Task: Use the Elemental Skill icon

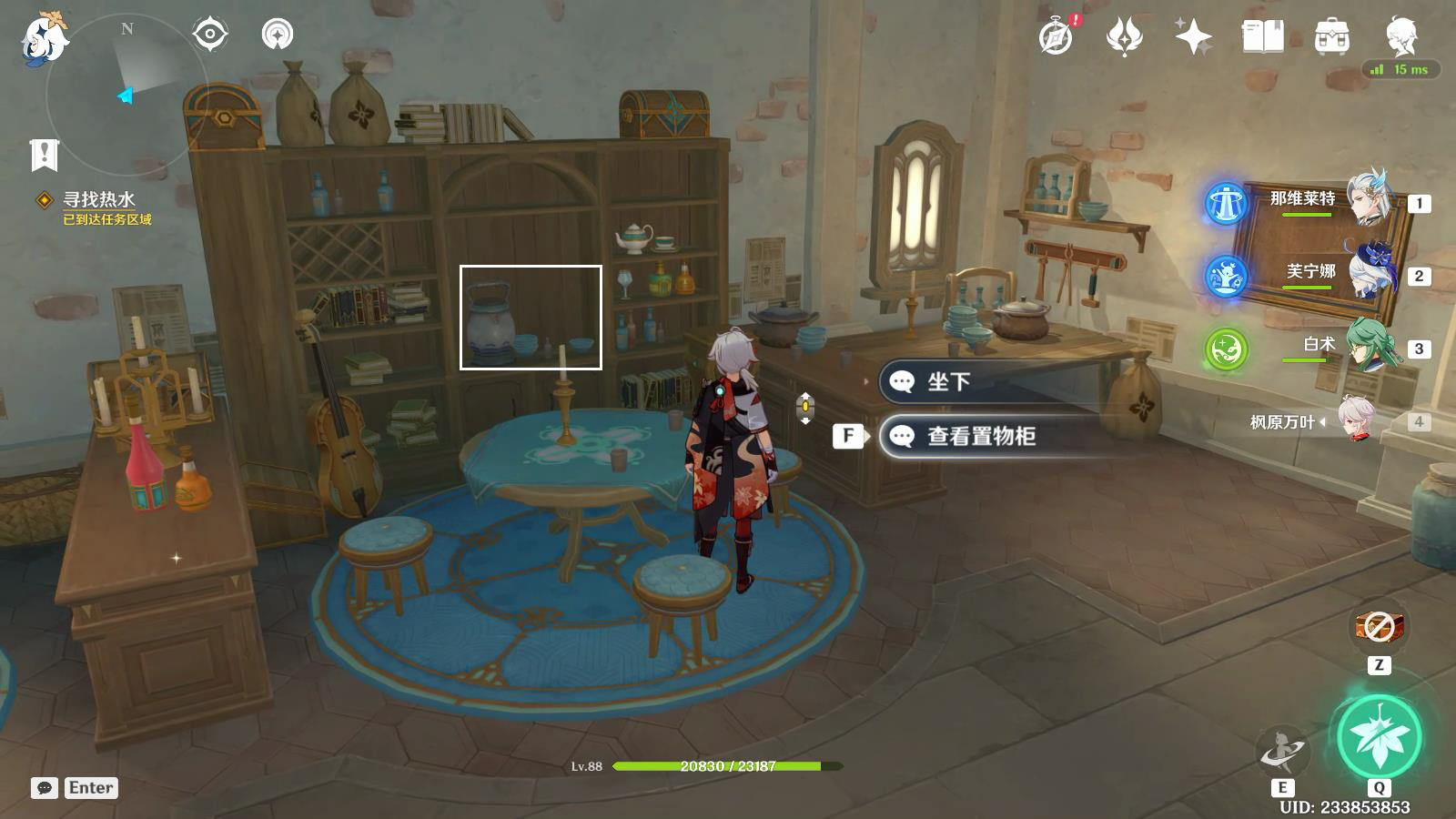Action: click(1282, 751)
